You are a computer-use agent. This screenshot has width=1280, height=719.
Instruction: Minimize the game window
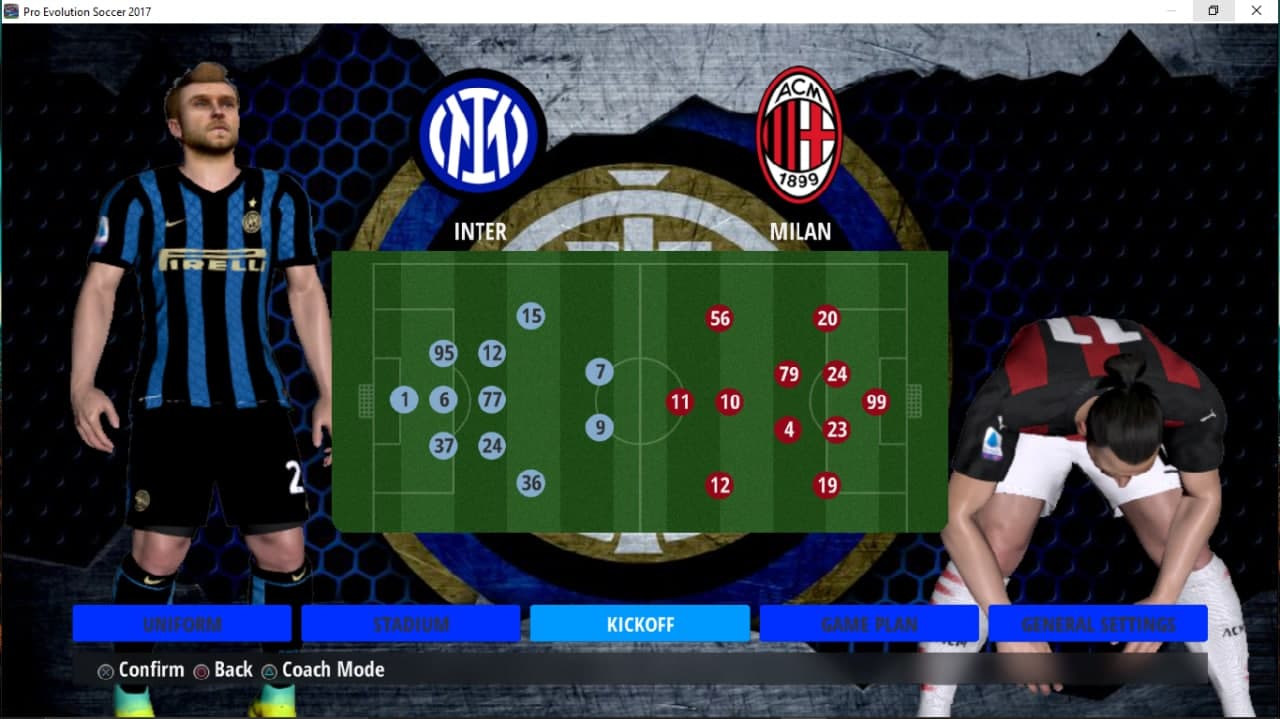pos(1170,11)
